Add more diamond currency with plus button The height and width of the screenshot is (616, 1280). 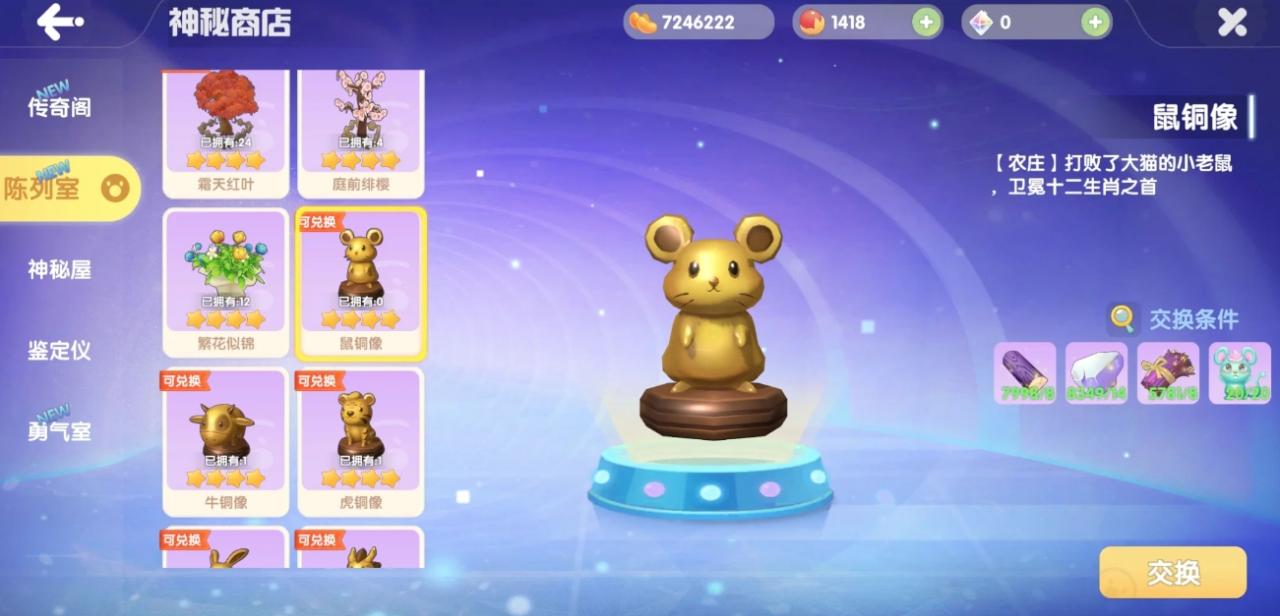[1096, 22]
